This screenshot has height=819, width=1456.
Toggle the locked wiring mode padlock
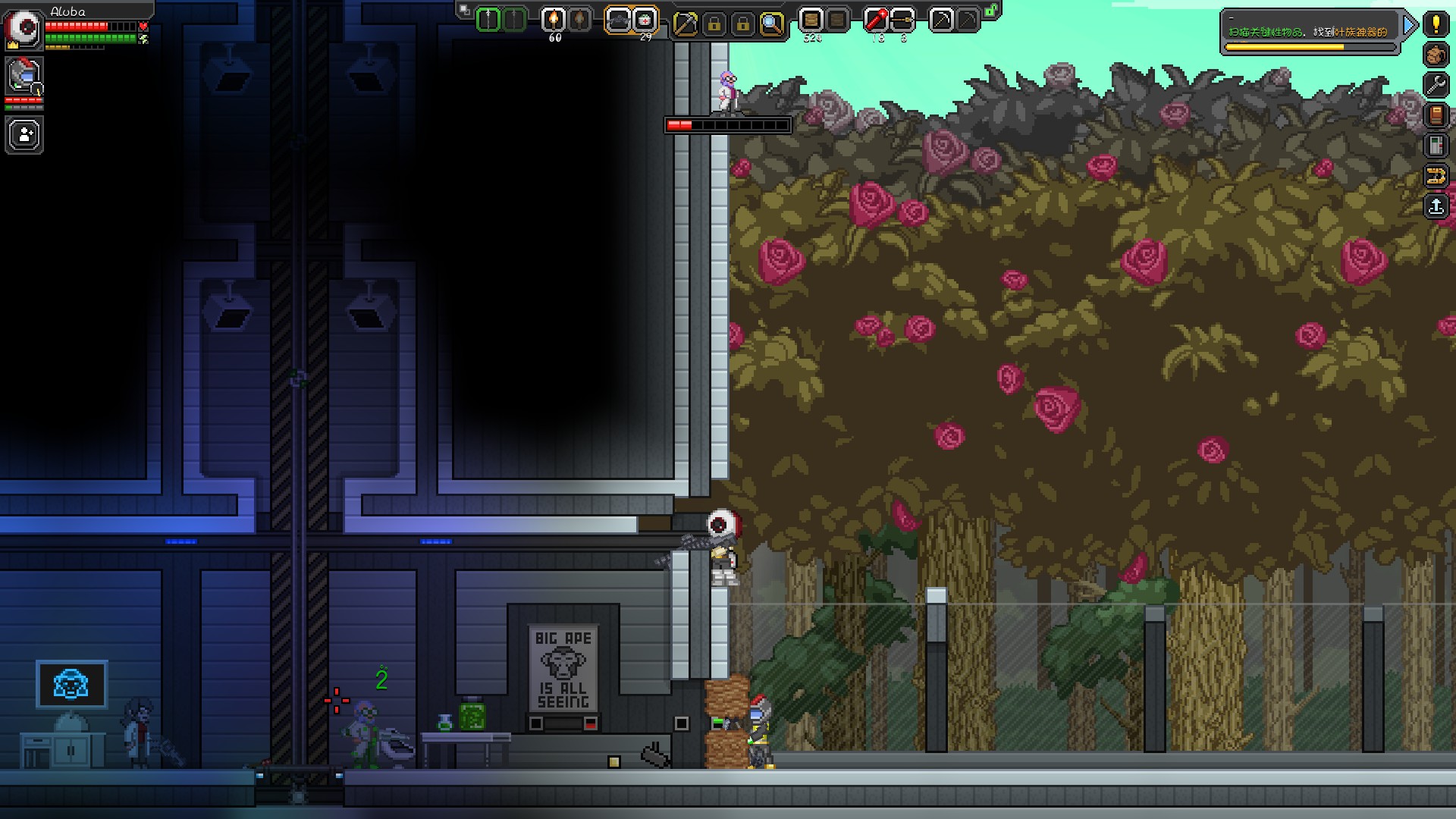(x=742, y=22)
